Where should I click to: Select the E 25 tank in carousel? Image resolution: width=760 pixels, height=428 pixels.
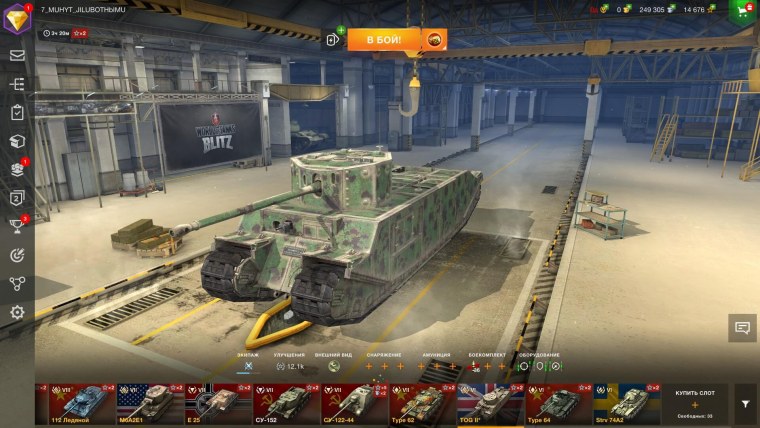(211, 403)
